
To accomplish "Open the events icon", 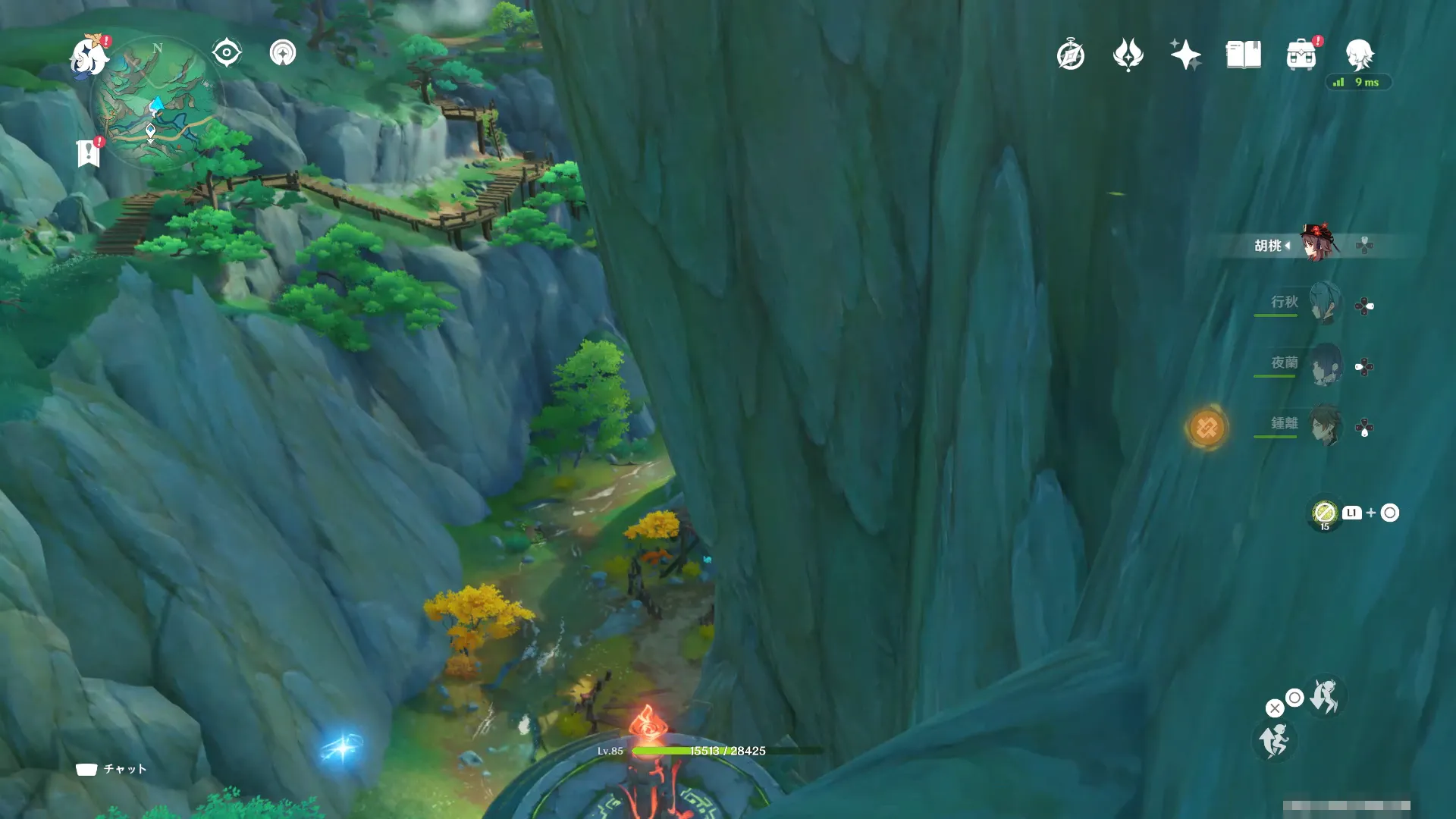I will 1128,55.
